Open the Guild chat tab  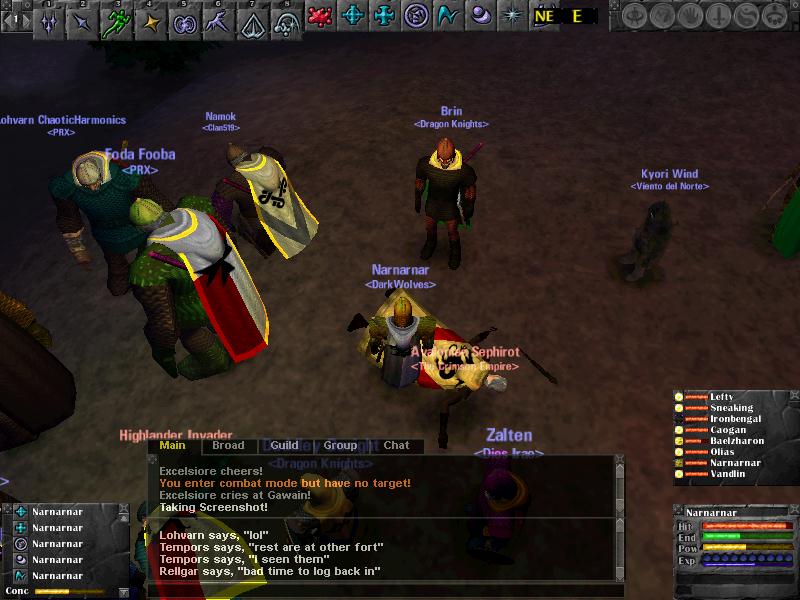point(284,446)
